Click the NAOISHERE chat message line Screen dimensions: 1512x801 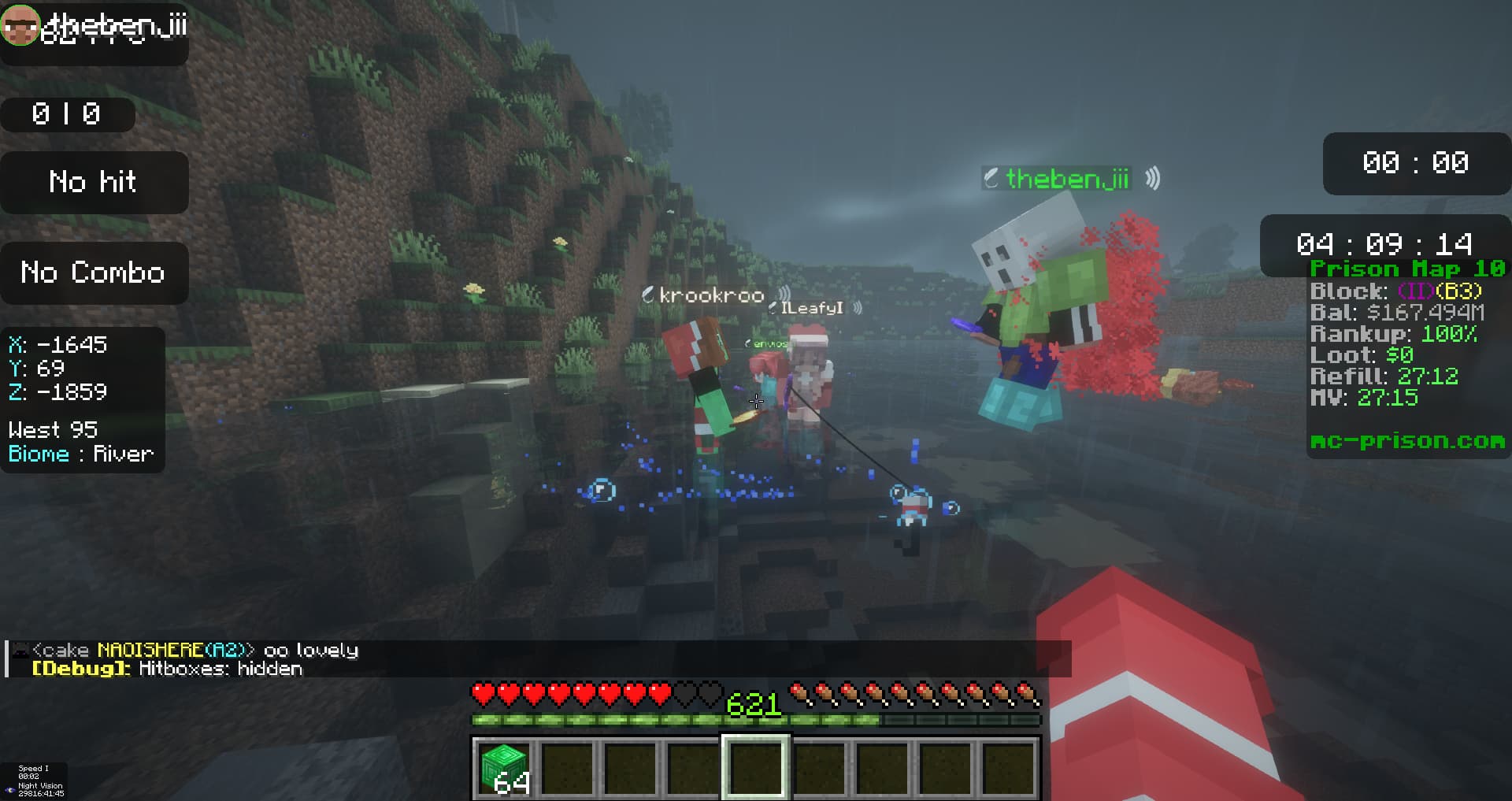point(195,651)
